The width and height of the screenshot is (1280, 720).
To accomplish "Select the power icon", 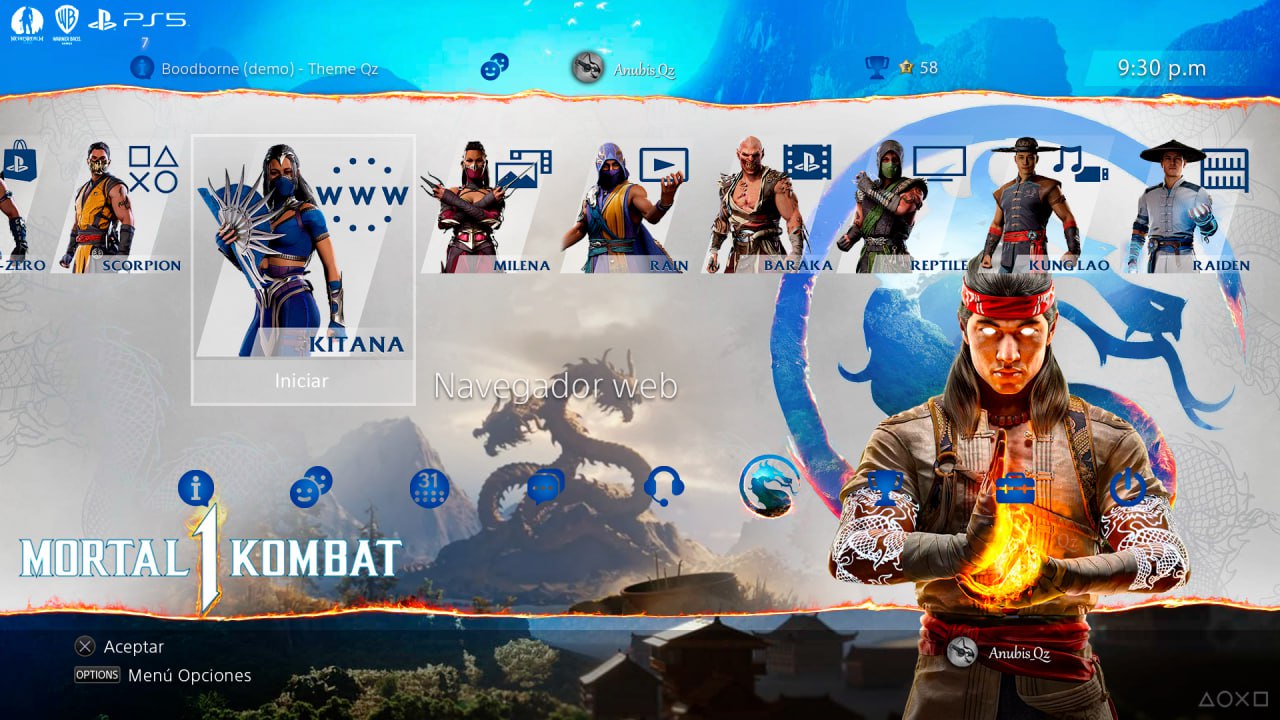I will point(1127,488).
